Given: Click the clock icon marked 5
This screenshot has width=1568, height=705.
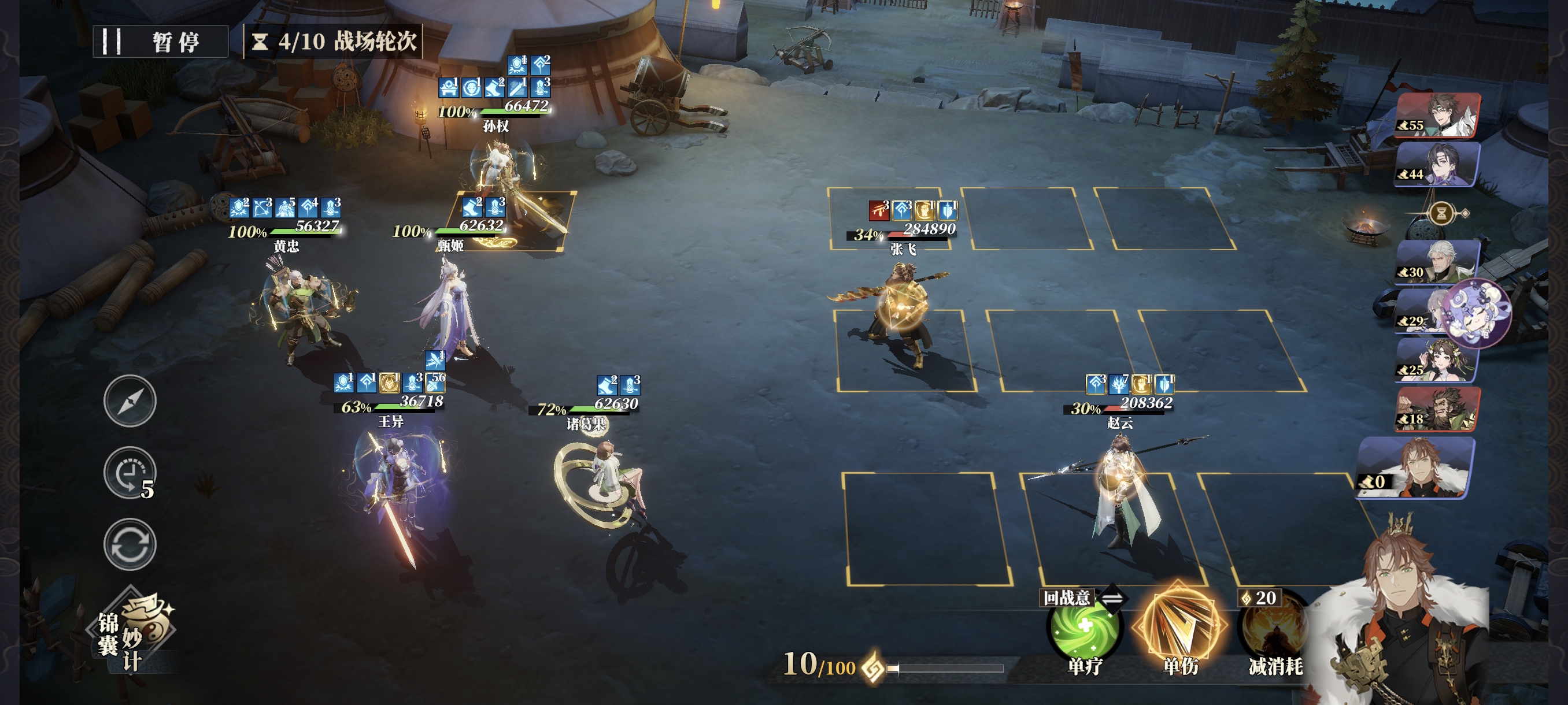Looking at the screenshot, I should (128, 473).
